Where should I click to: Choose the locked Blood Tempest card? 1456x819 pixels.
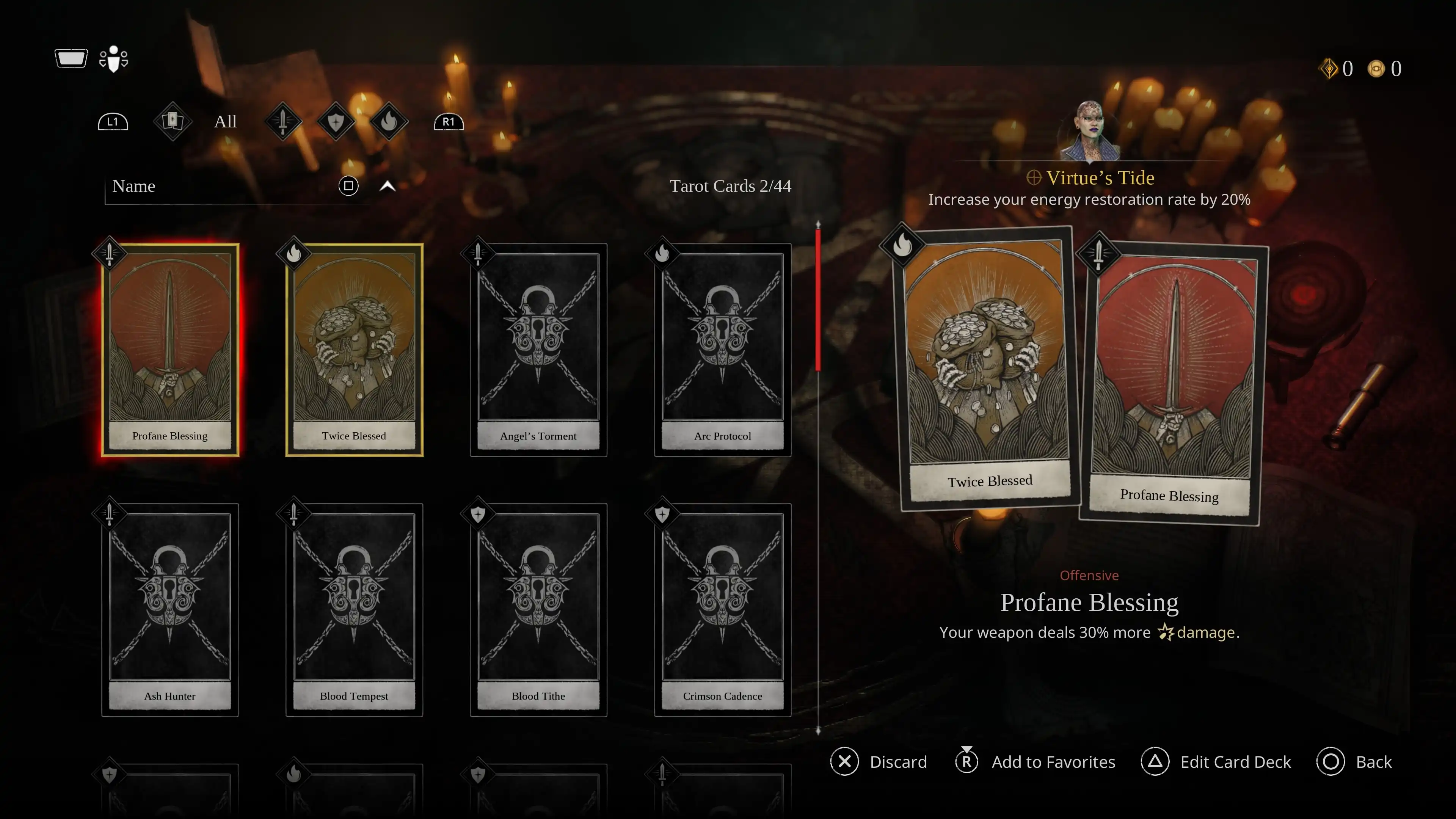tap(354, 609)
